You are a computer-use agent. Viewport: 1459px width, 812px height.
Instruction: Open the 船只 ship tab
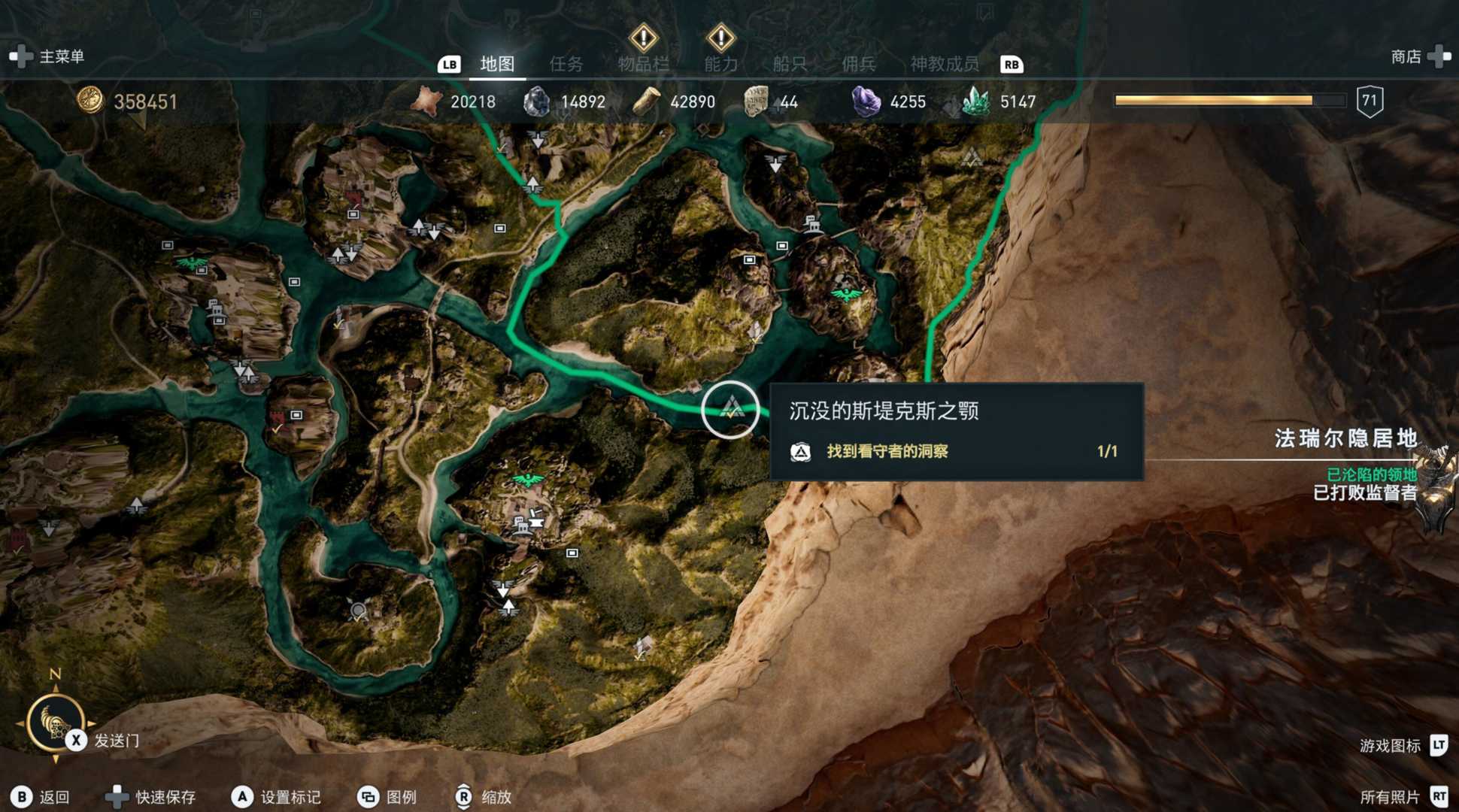tap(790, 64)
